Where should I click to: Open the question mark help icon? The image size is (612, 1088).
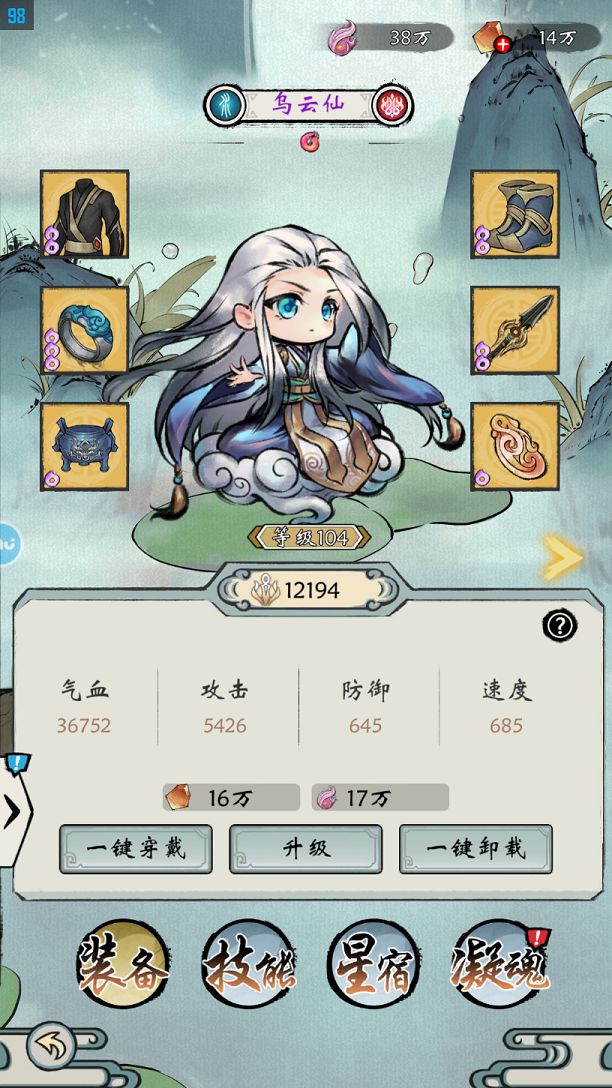(x=559, y=626)
